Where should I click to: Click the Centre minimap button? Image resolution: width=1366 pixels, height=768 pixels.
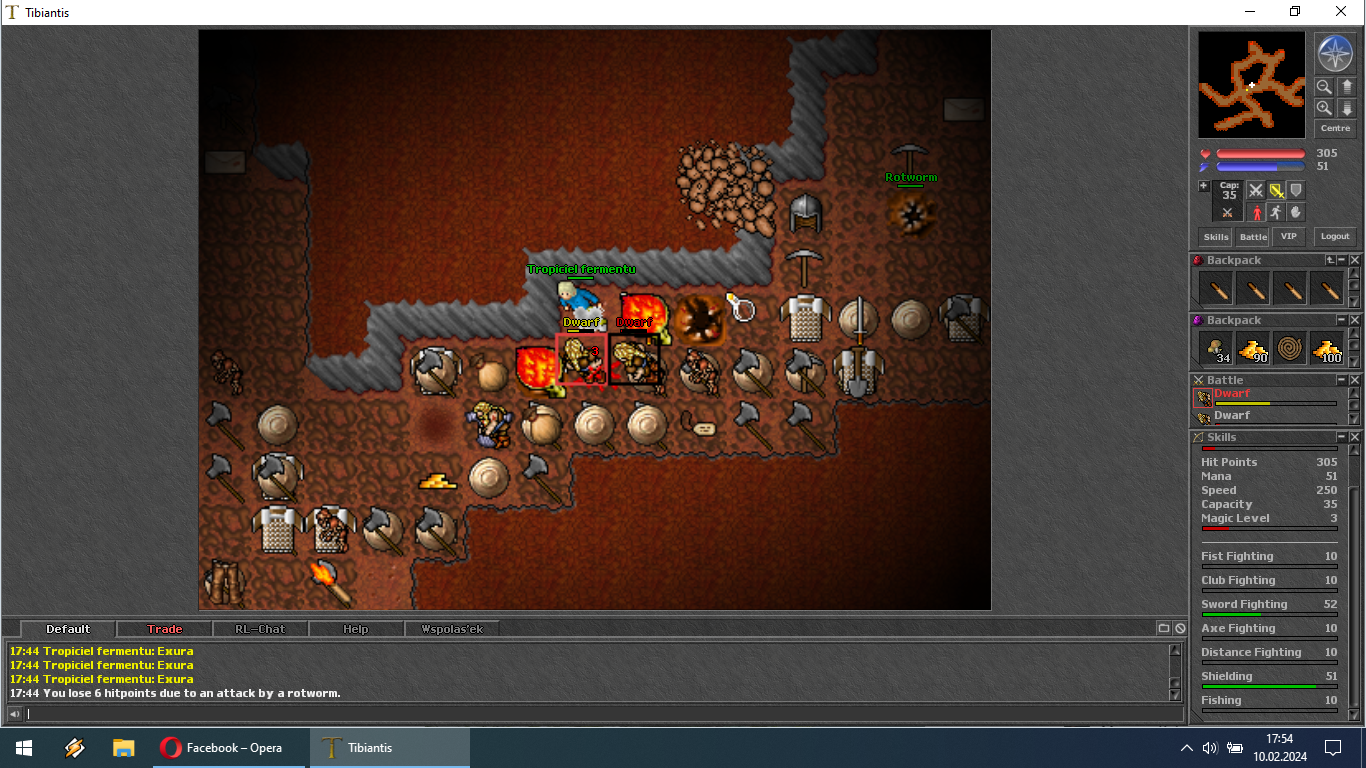point(1335,128)
